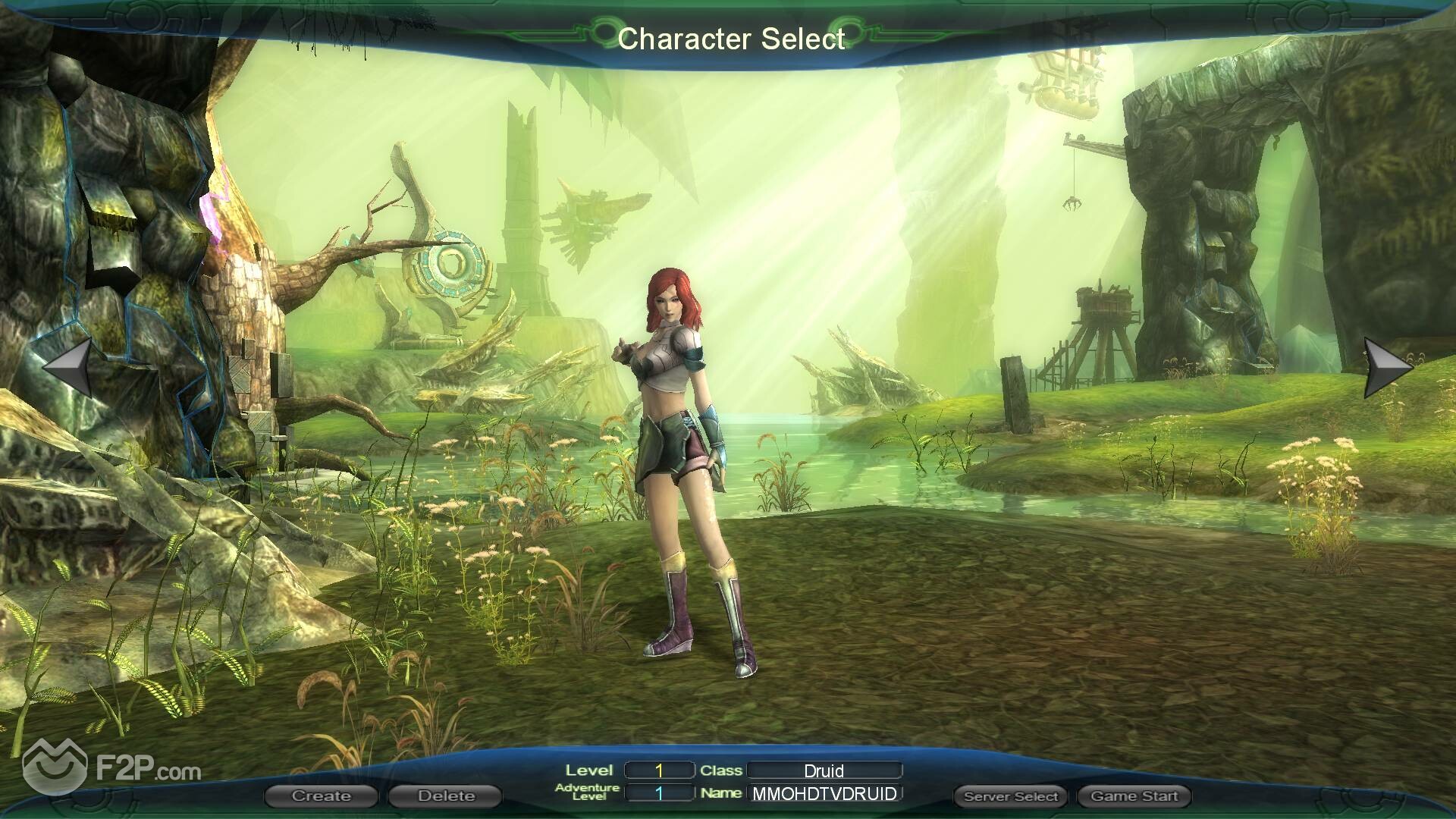Screen dimensions: 1456x819
Task: Click the Create character button
Action: point(321,796)
